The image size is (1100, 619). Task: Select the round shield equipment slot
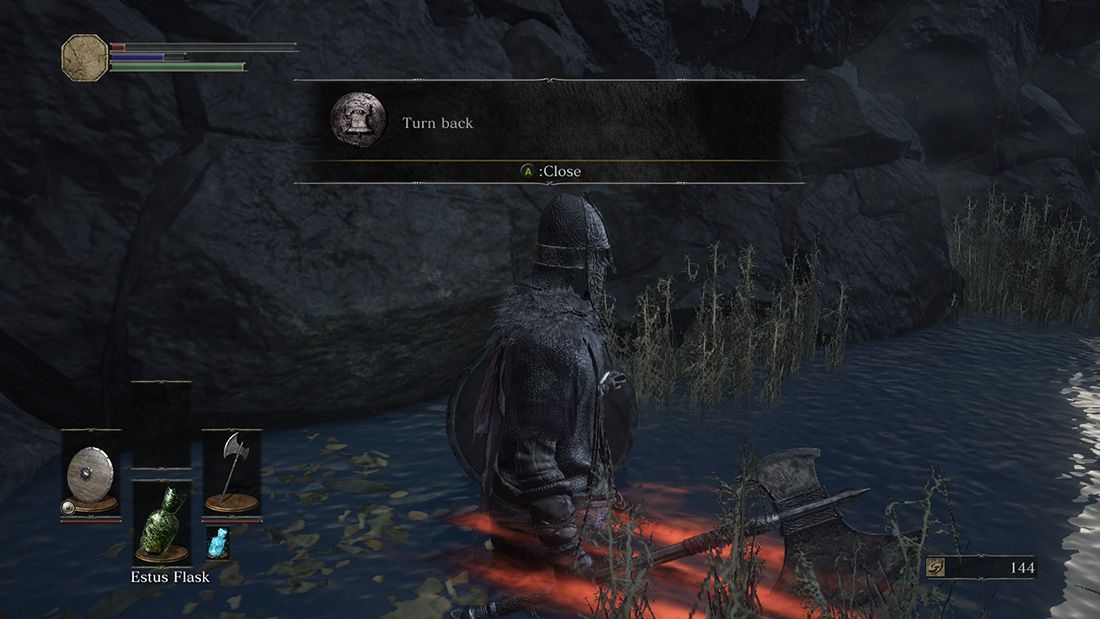[x=90, y=473]
